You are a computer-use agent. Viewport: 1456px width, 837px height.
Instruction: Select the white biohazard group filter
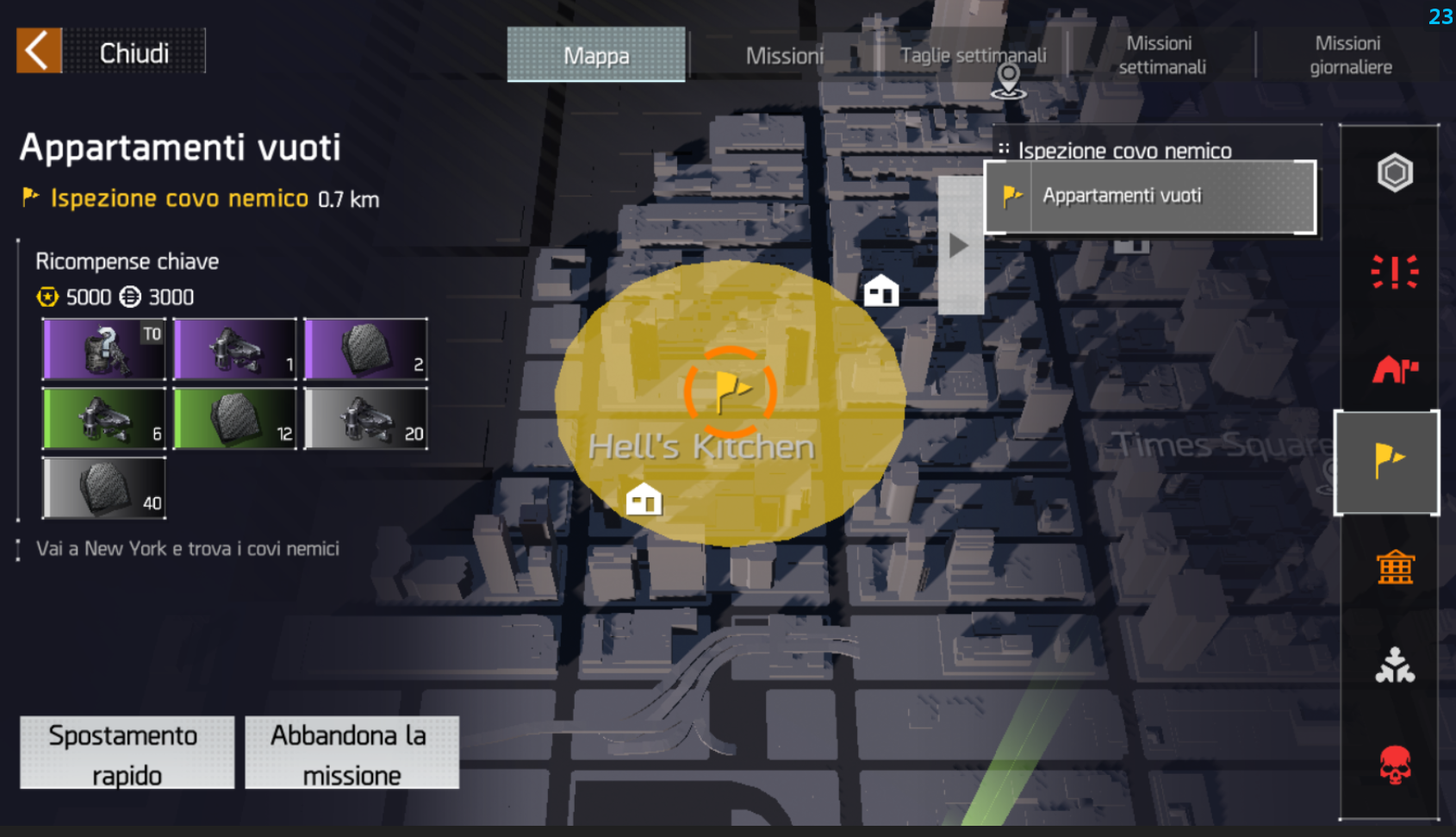[x=1394, y=665]
